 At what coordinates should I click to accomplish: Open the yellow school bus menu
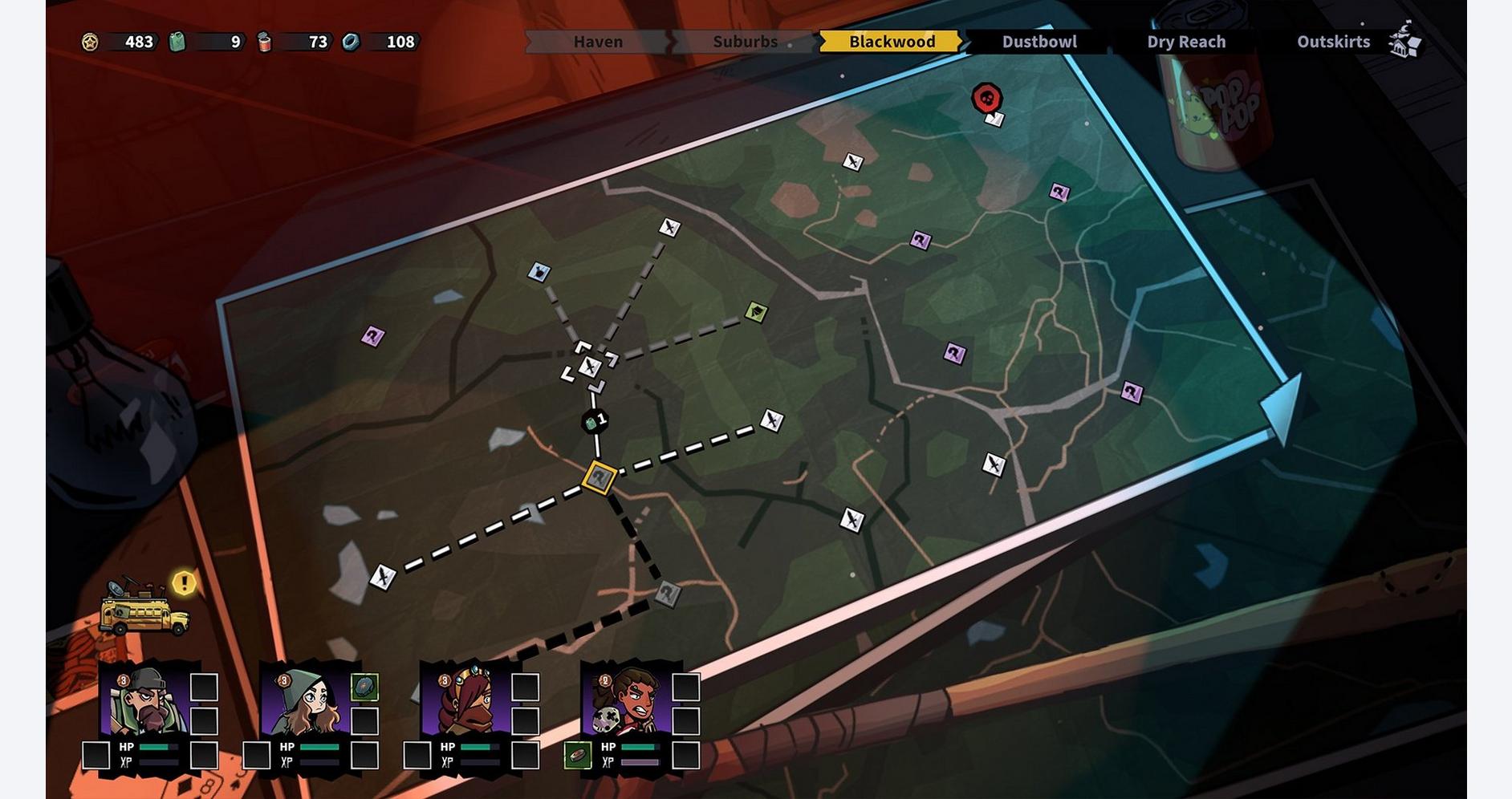[144, 613]
